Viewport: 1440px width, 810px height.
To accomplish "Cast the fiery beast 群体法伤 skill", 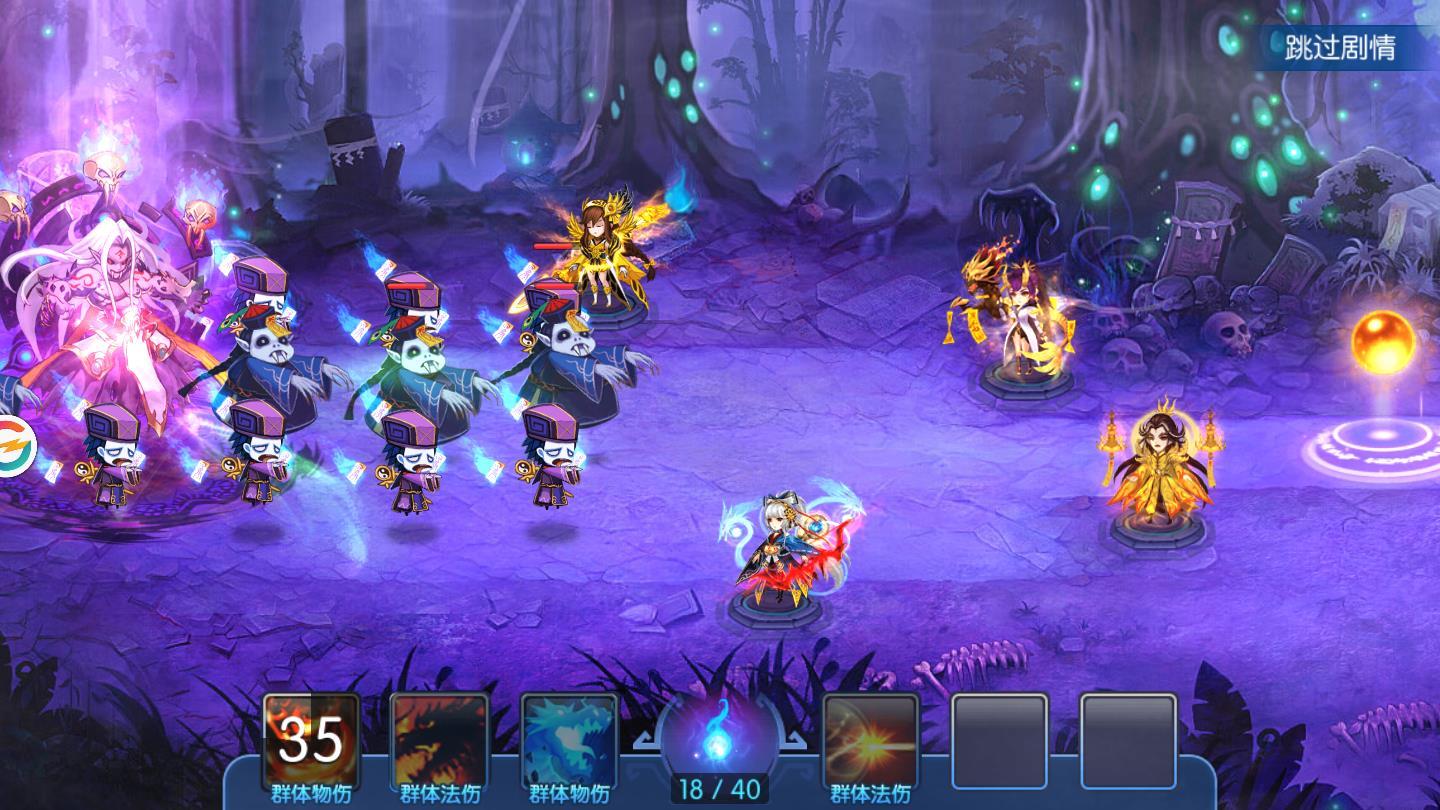I will [440, 741].
